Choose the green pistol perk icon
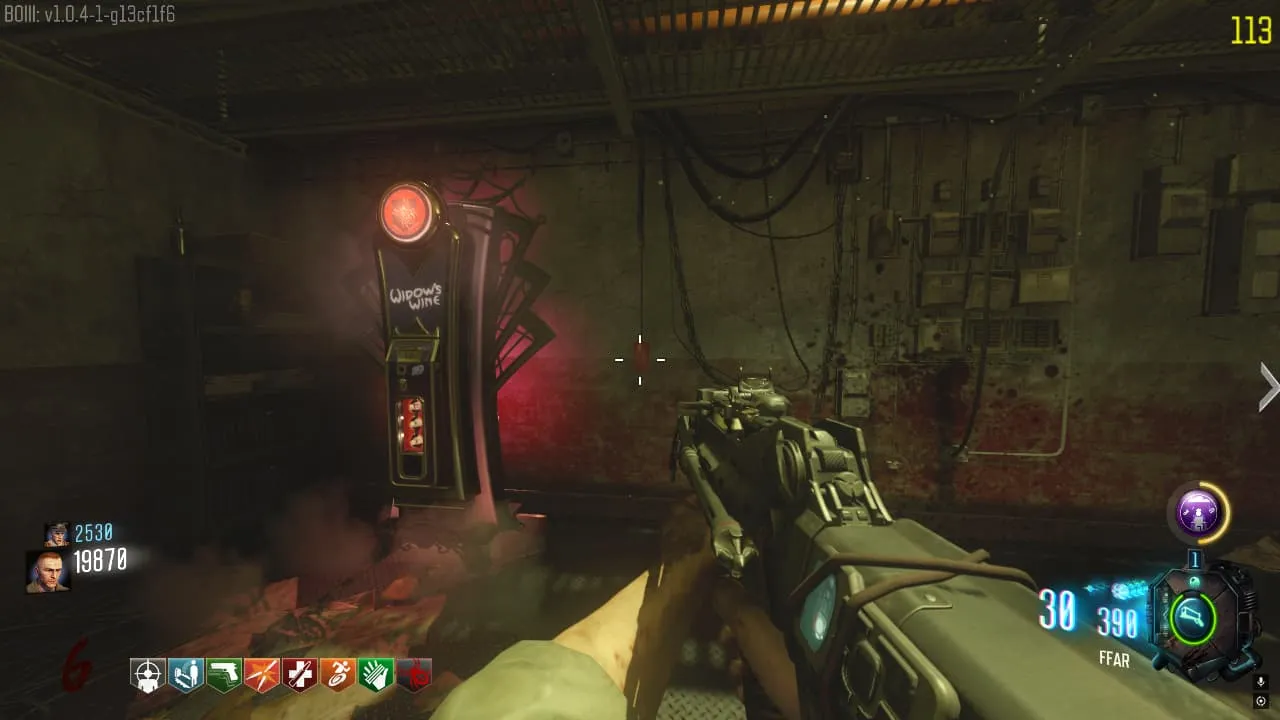Screen dimensions: 1280x720 tap(224, 675)
